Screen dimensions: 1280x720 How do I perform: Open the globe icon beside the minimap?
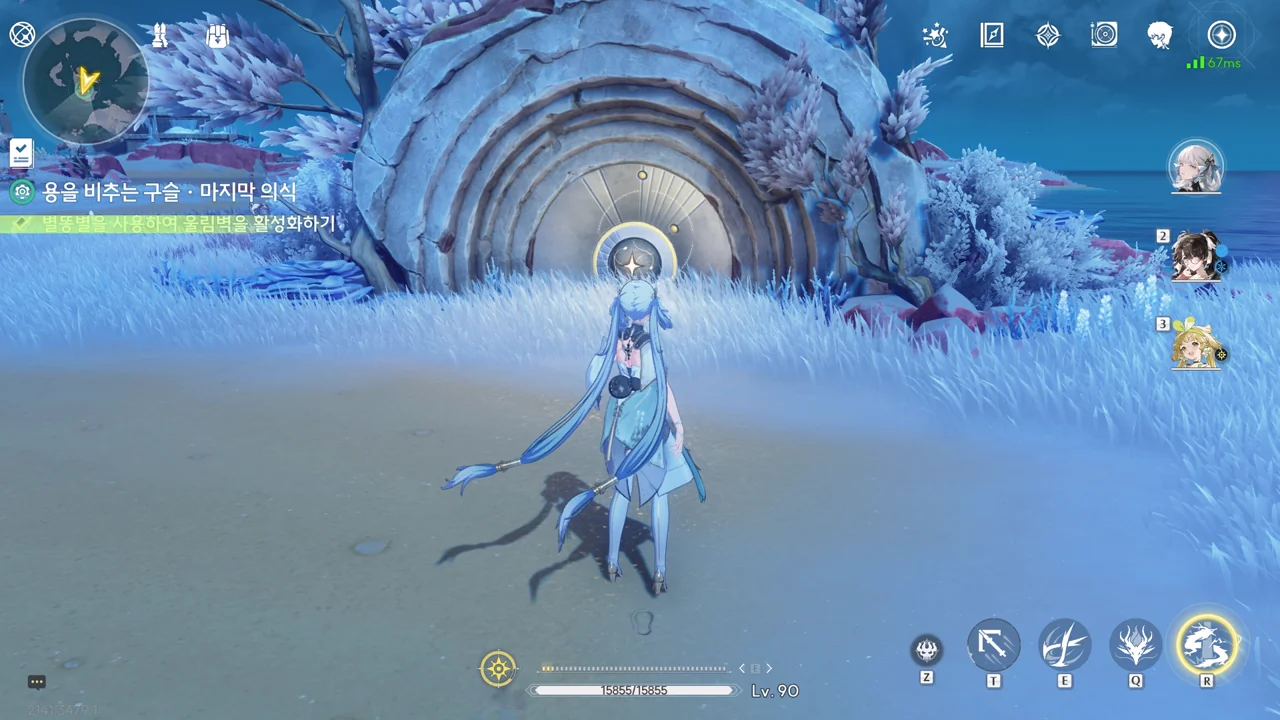click(22, 35)
